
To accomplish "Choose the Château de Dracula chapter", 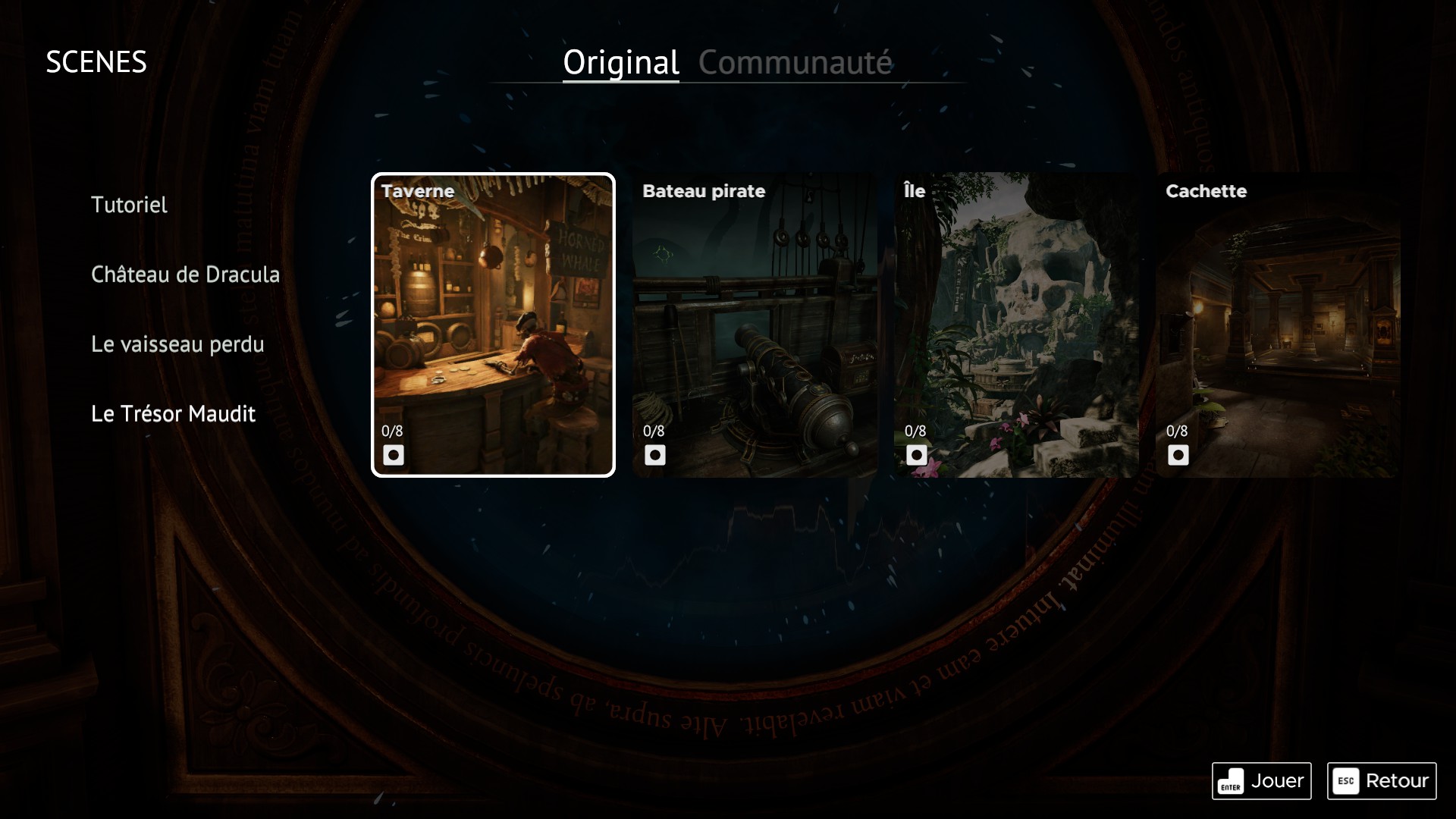I will (x=185, y=275).
